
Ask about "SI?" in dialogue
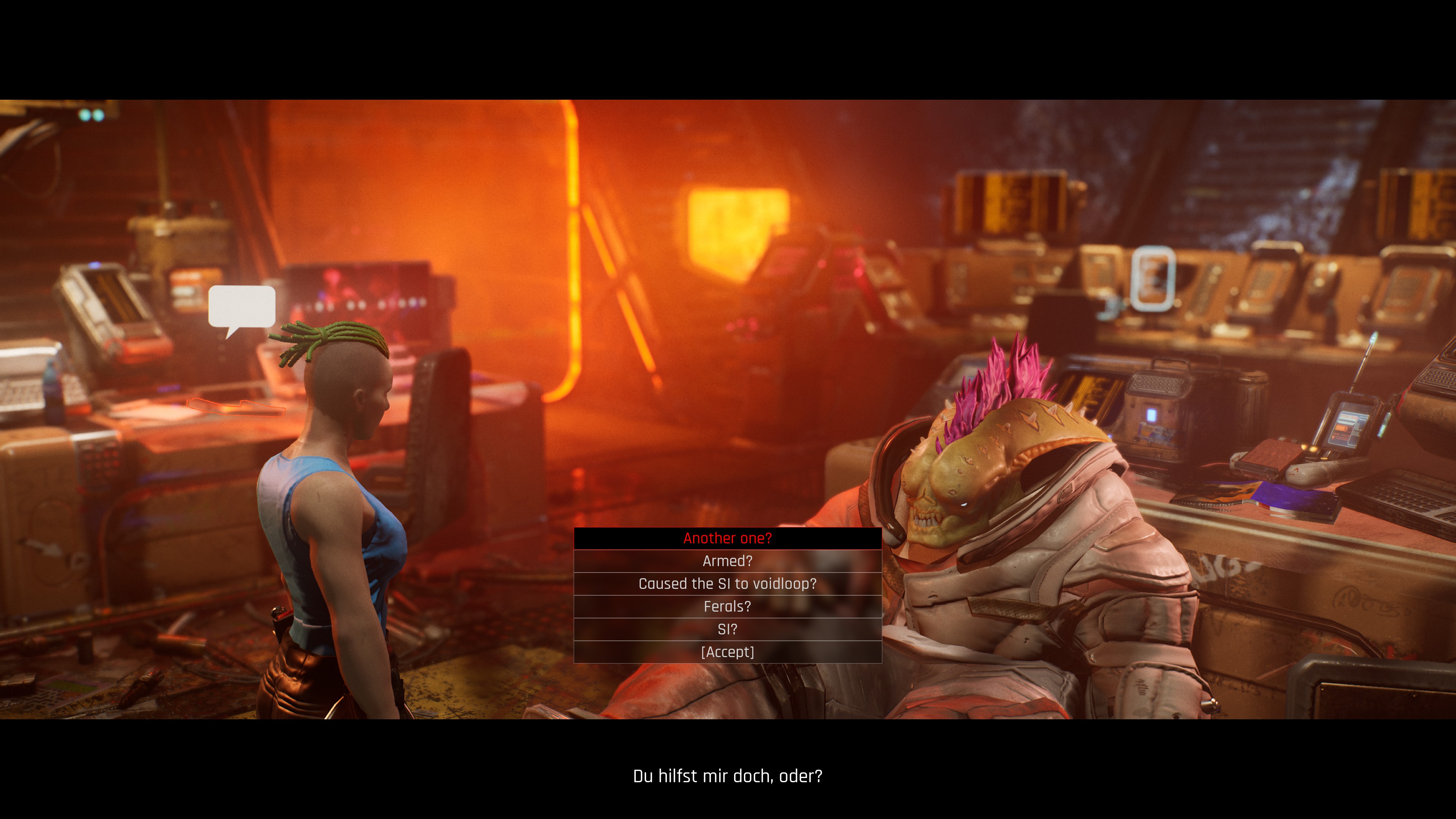(728, 629)
